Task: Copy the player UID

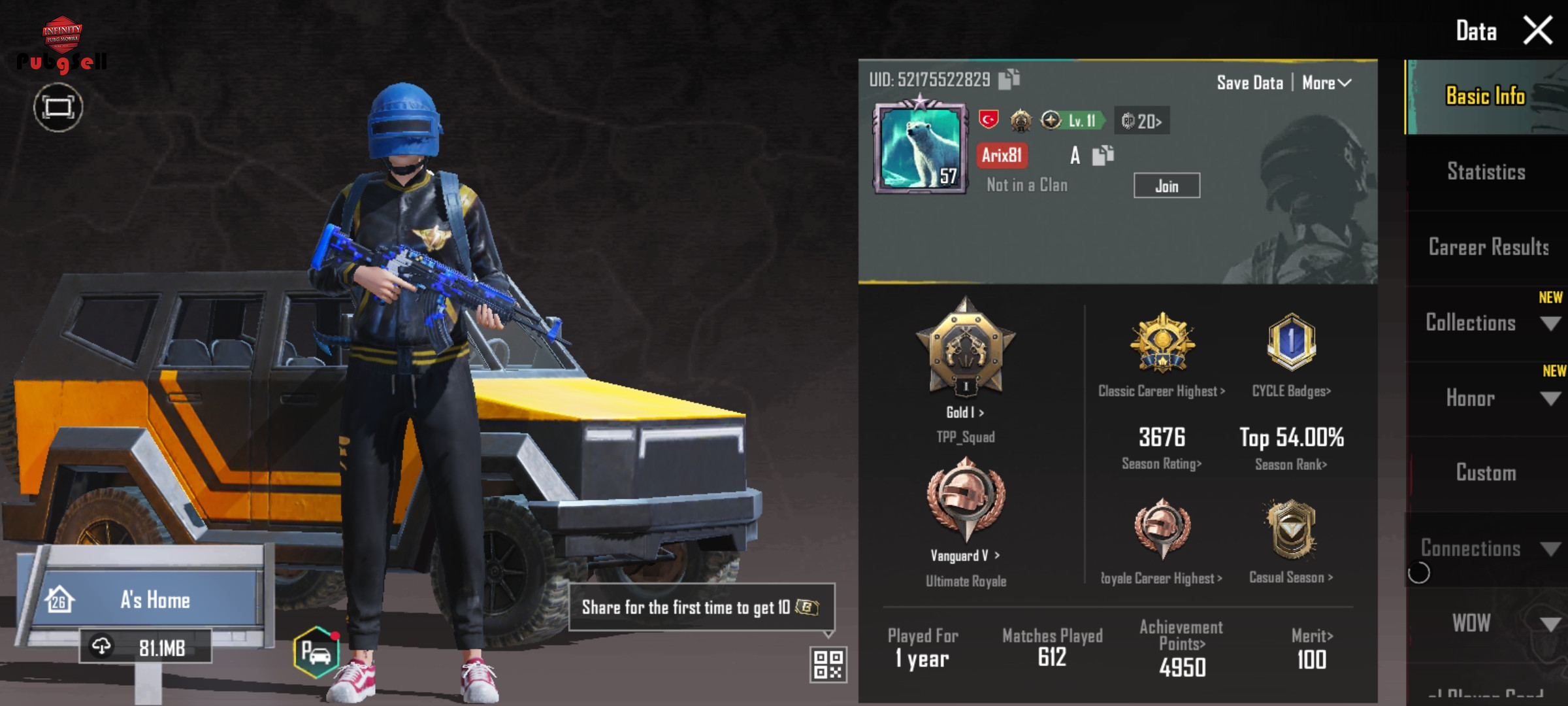Action: (1009, 79)
